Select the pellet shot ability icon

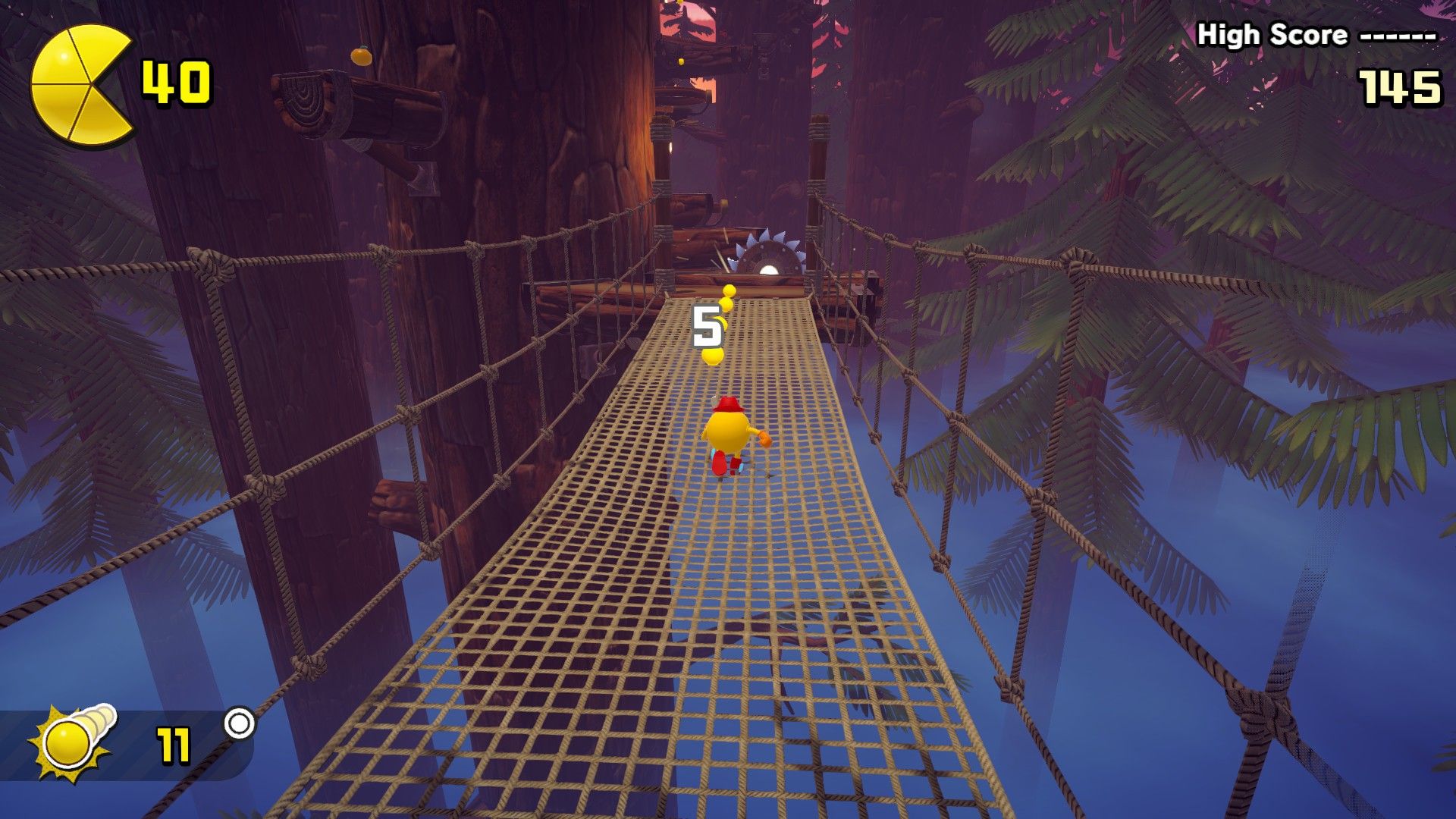pyautogui.click(x=72, y=742)
